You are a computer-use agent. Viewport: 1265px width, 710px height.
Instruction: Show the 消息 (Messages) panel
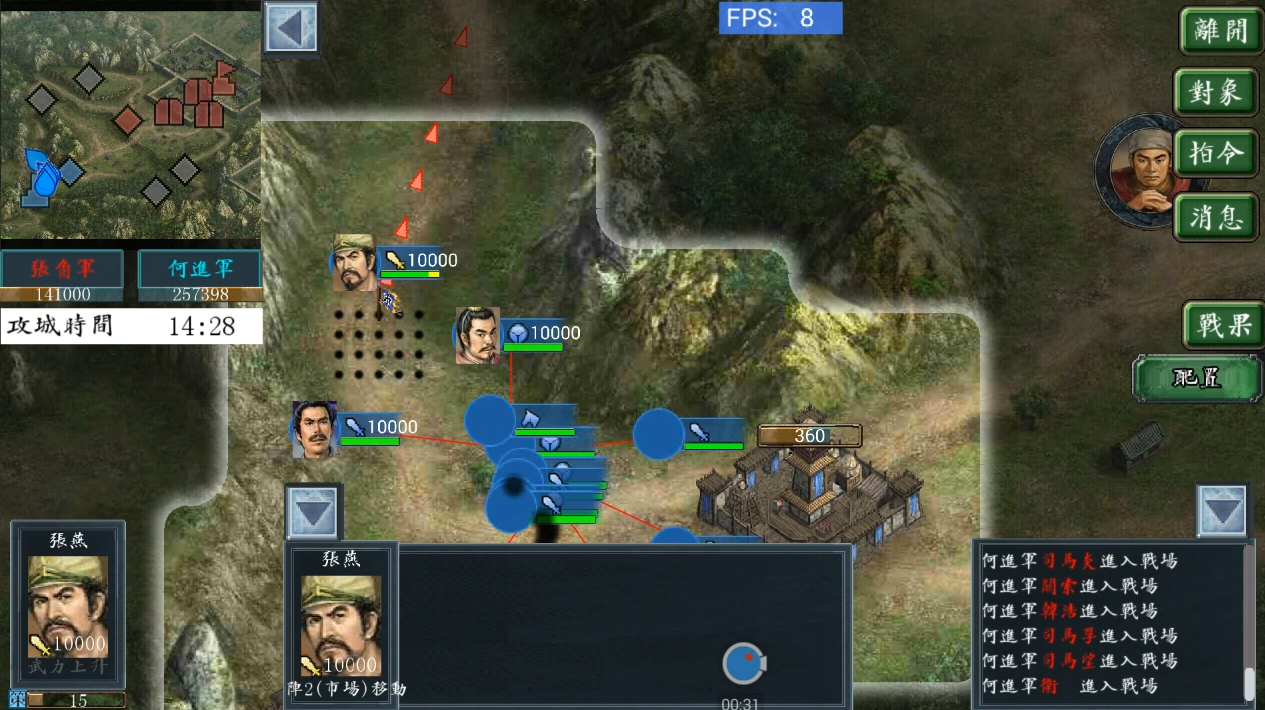coord(1217,216)
